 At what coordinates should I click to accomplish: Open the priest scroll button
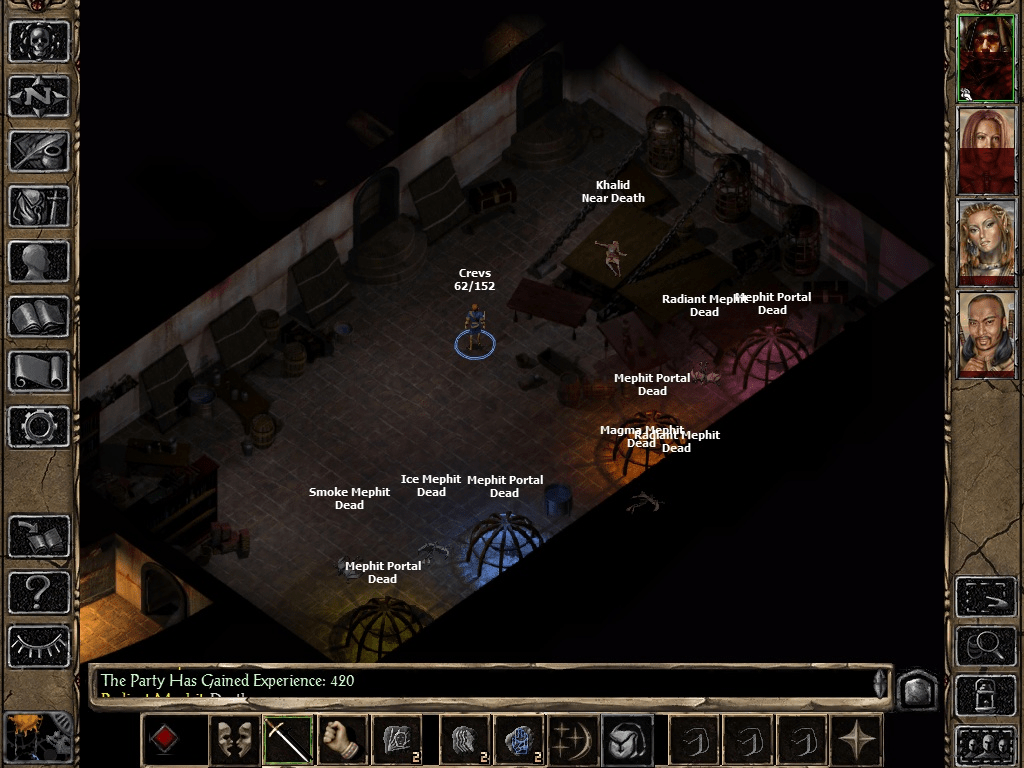[40, 372]
